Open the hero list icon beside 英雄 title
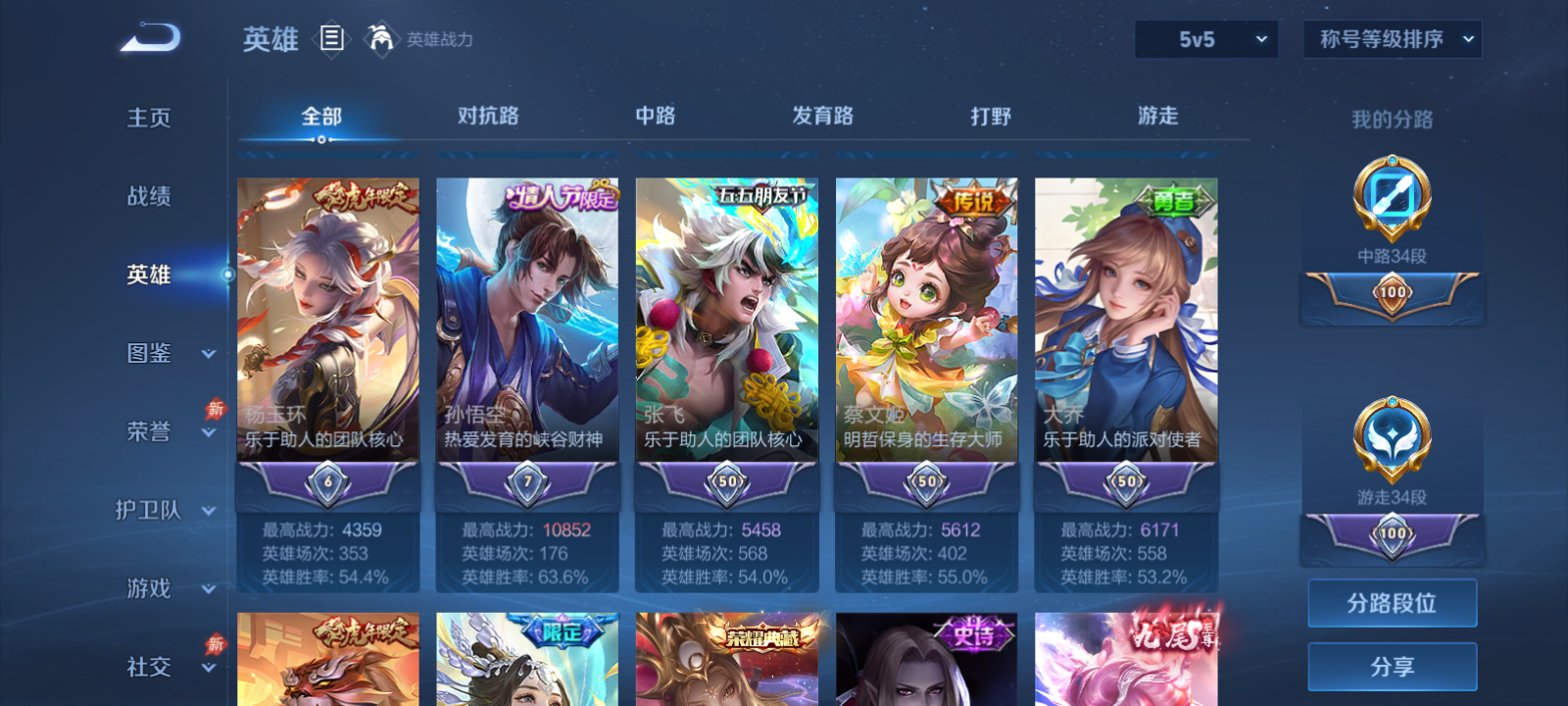The image size is (1568, 706). pyautogui.click(x=333, y=40)
